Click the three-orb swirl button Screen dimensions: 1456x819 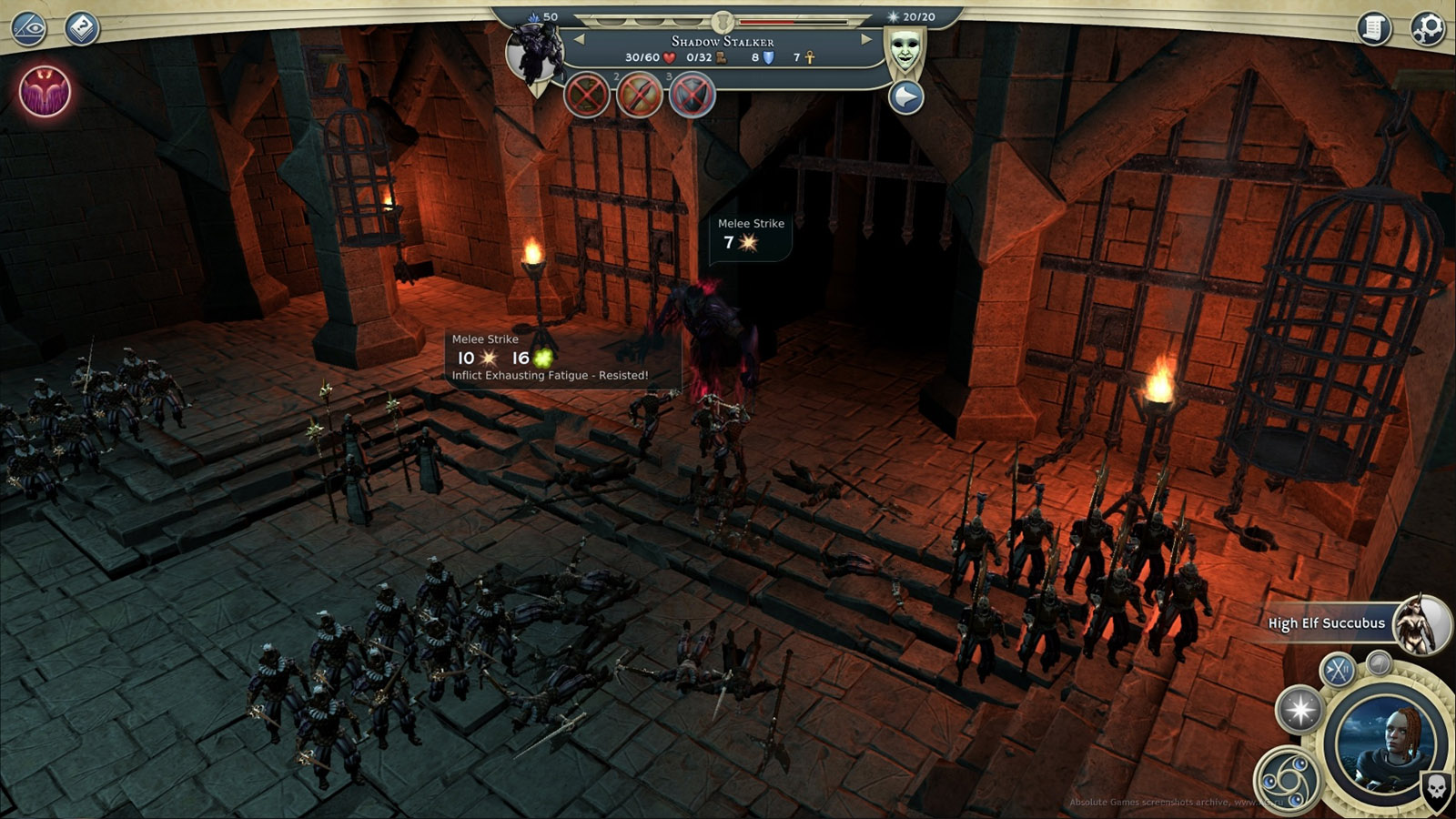(1285, 778)
